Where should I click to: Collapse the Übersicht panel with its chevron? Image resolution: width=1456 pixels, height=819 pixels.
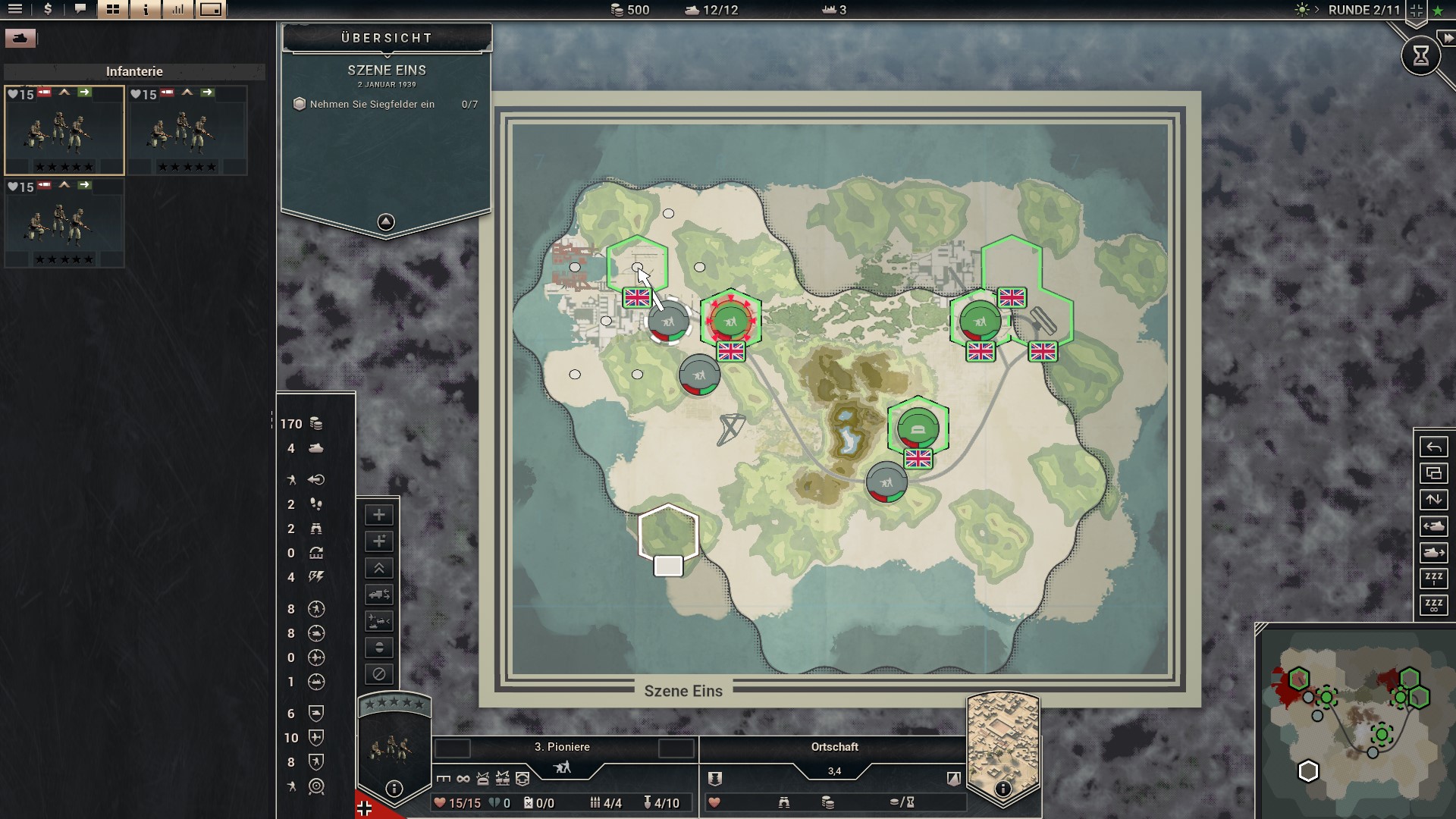[387, 221]
